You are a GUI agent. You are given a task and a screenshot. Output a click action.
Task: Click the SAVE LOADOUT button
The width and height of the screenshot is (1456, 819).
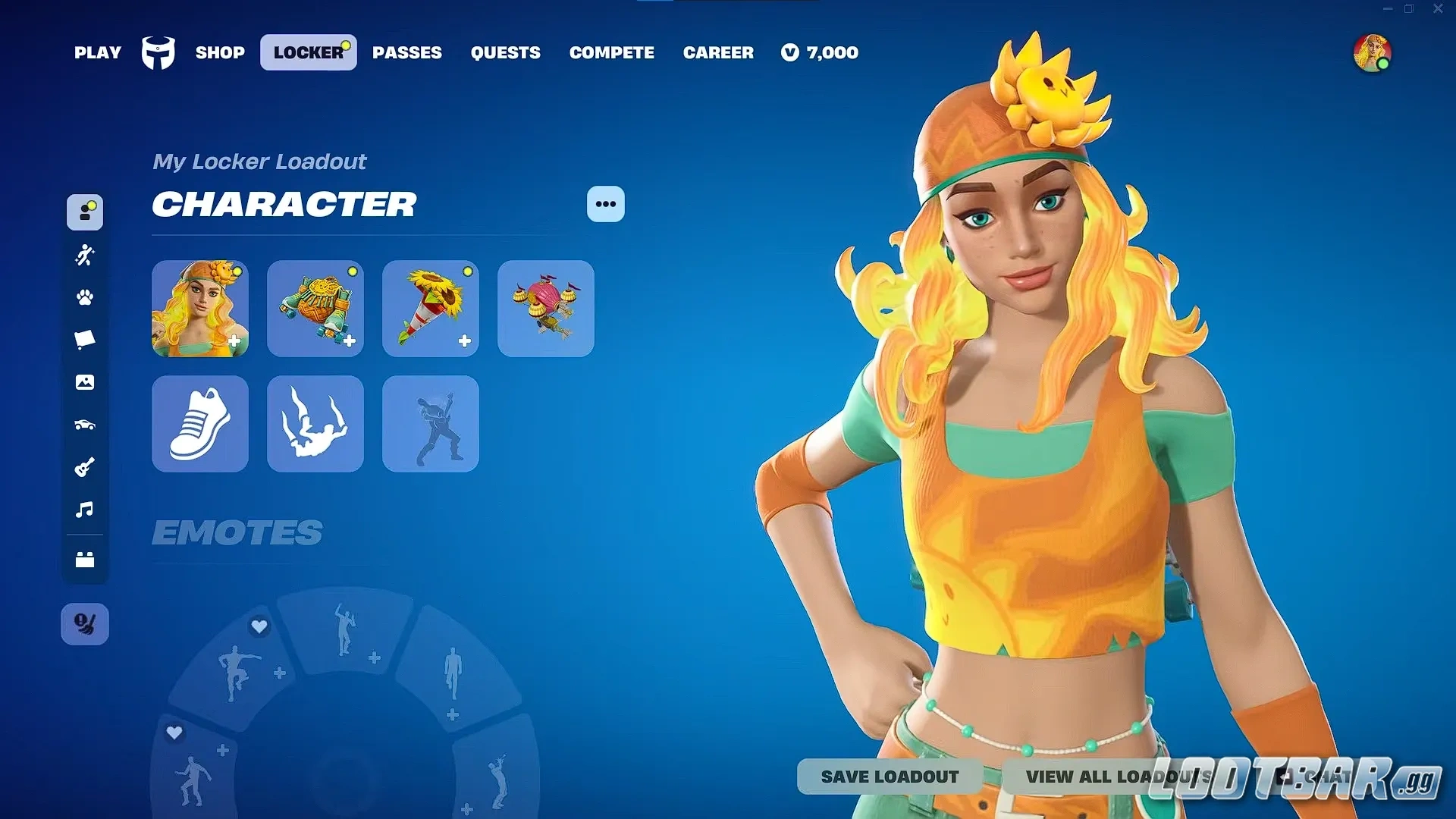tap(889, 777)
